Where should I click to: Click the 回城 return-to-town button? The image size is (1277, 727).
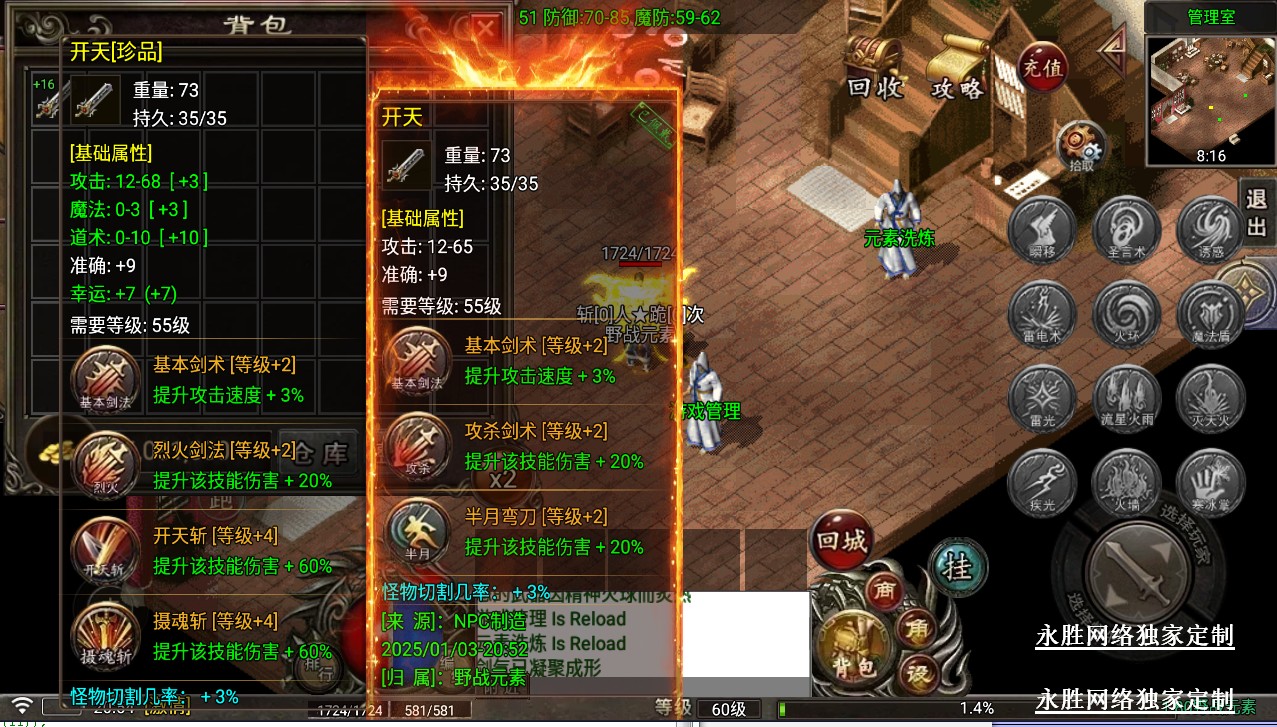841,541
